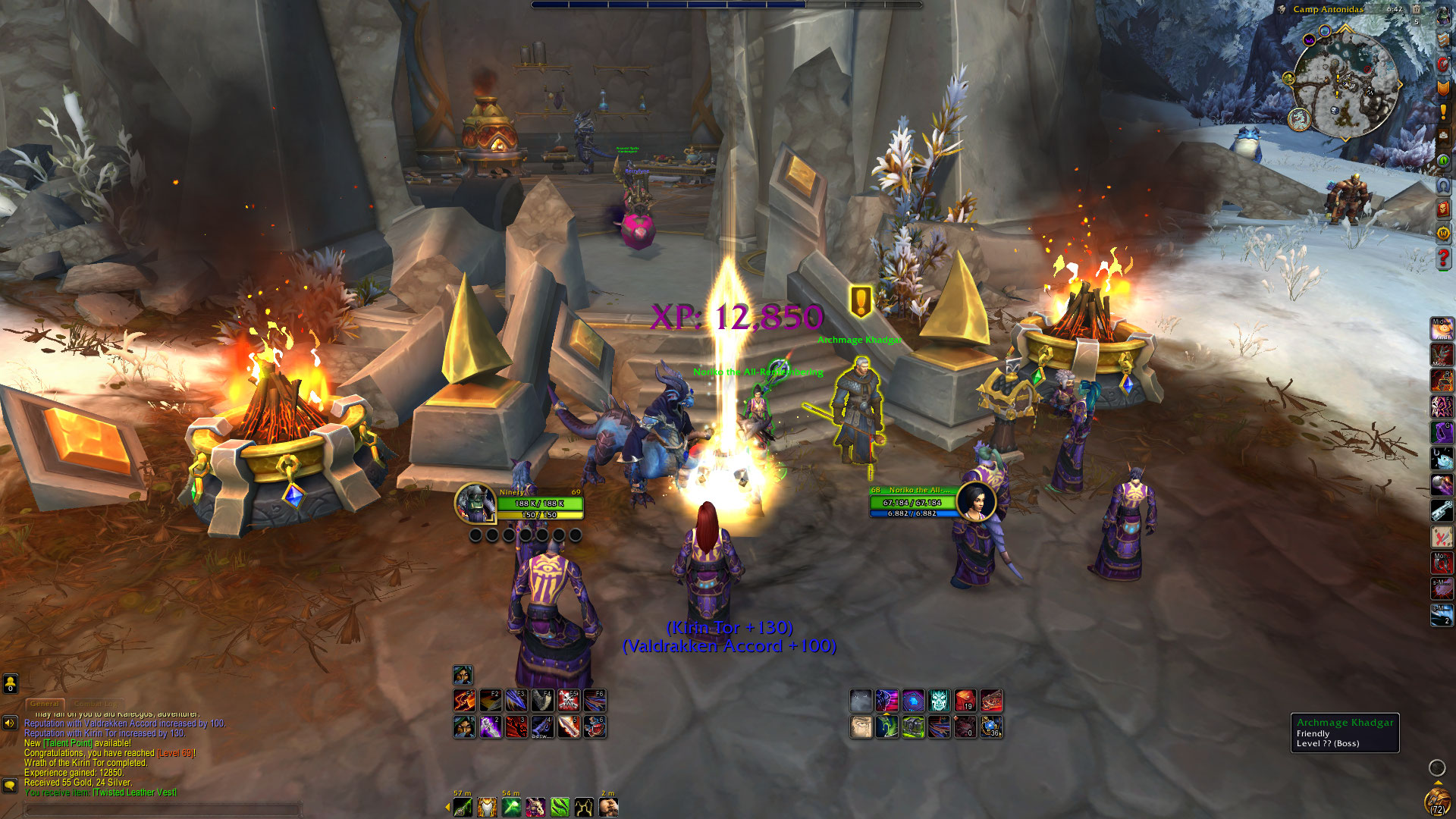Open the yellow exclamation quest log button

tap(1443, 112)
